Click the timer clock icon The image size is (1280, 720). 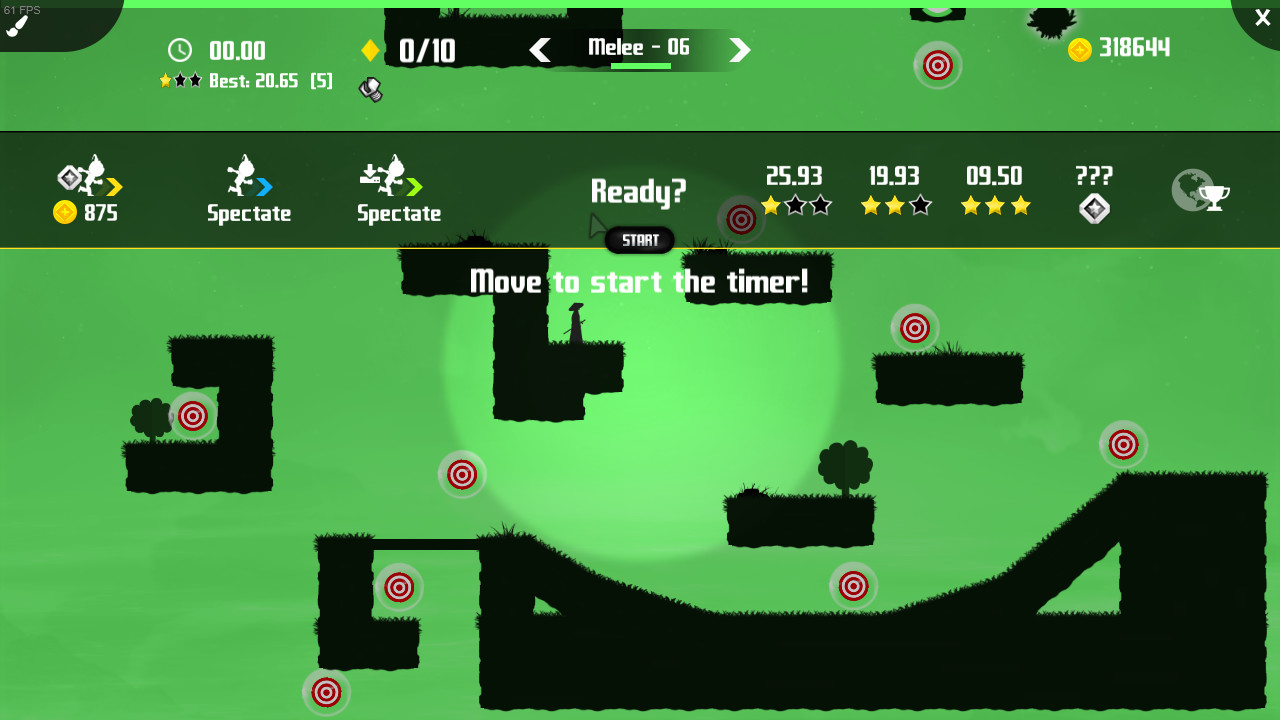click(180, 50)
